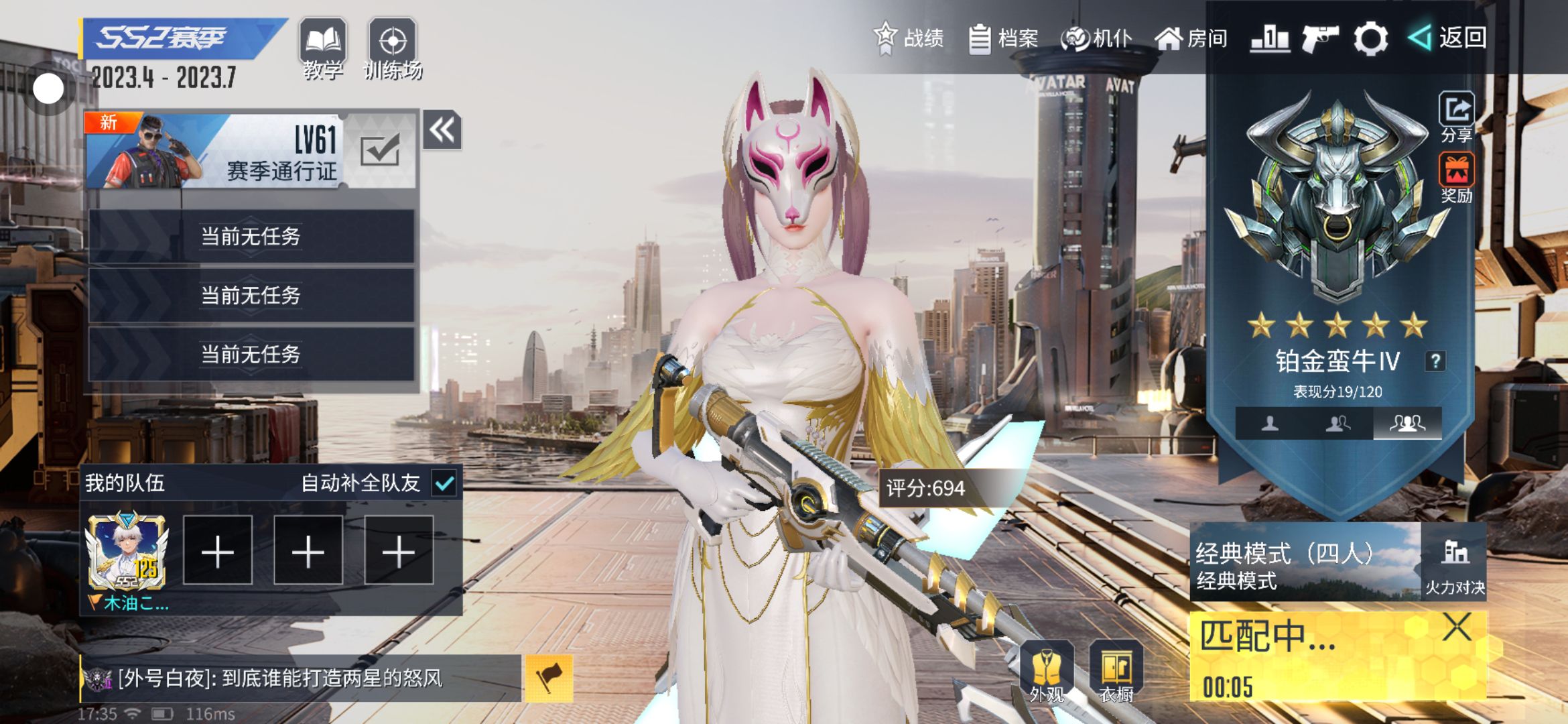
Task: Open the pistol weapons icon
Action: click(1319, 38)
